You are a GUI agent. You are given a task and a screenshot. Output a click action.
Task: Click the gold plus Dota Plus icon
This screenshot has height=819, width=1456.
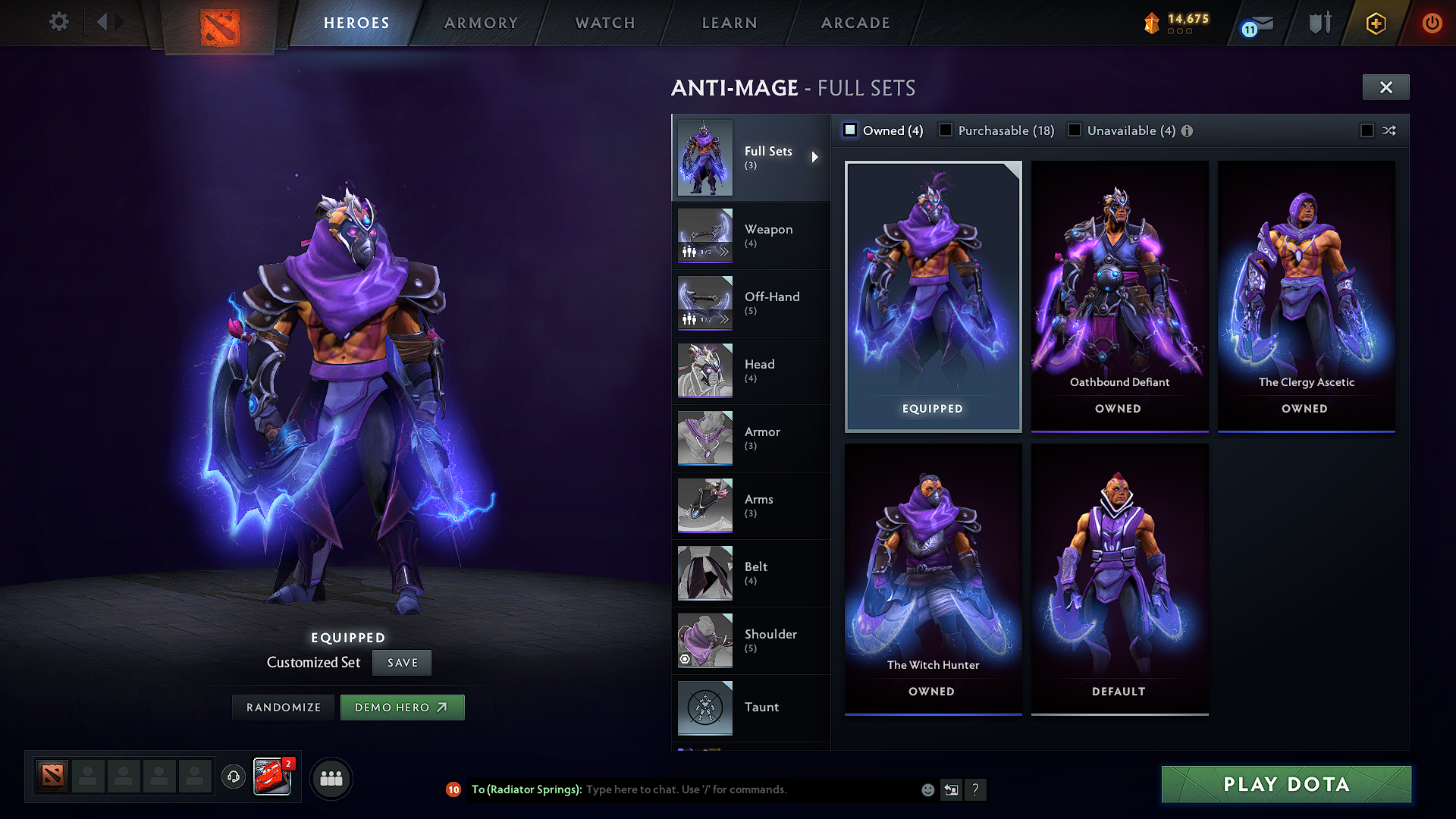[1374, 23]
